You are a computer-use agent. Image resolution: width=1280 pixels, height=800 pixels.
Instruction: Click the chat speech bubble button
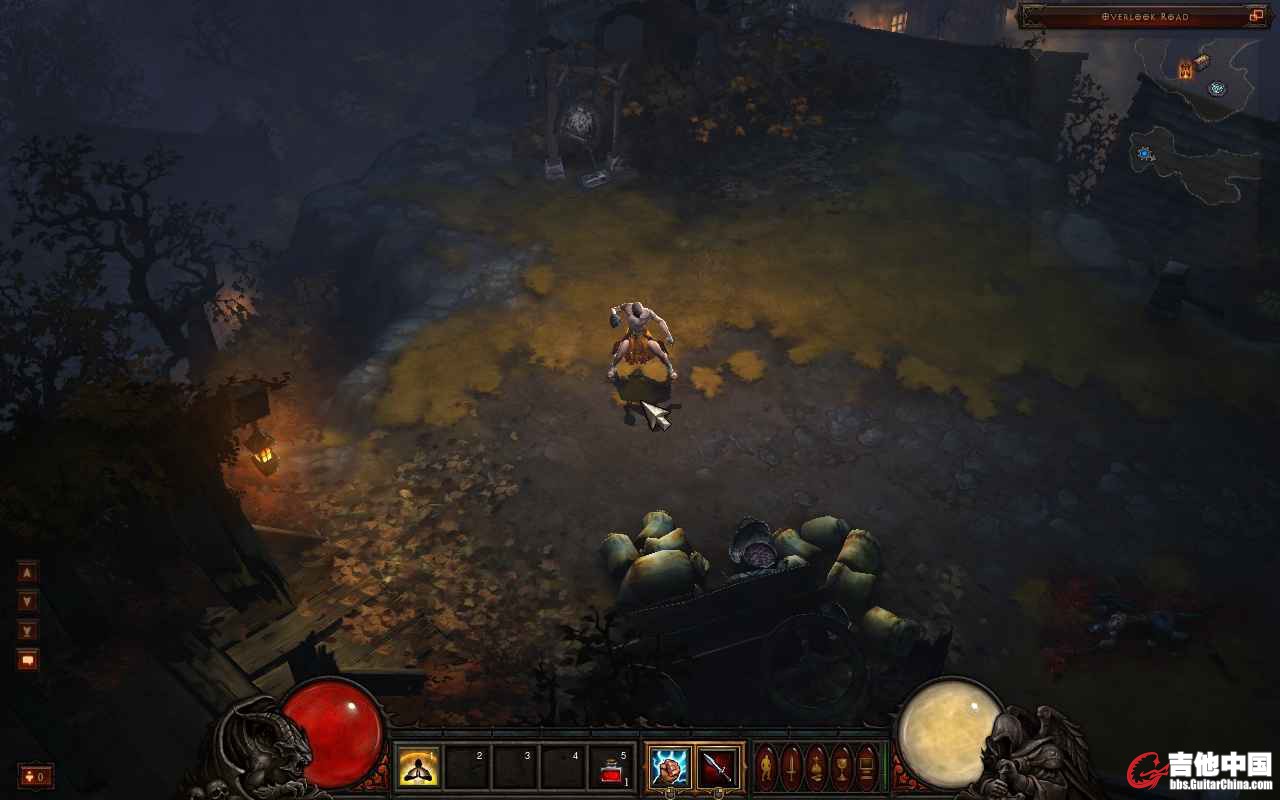click(28, 660)
